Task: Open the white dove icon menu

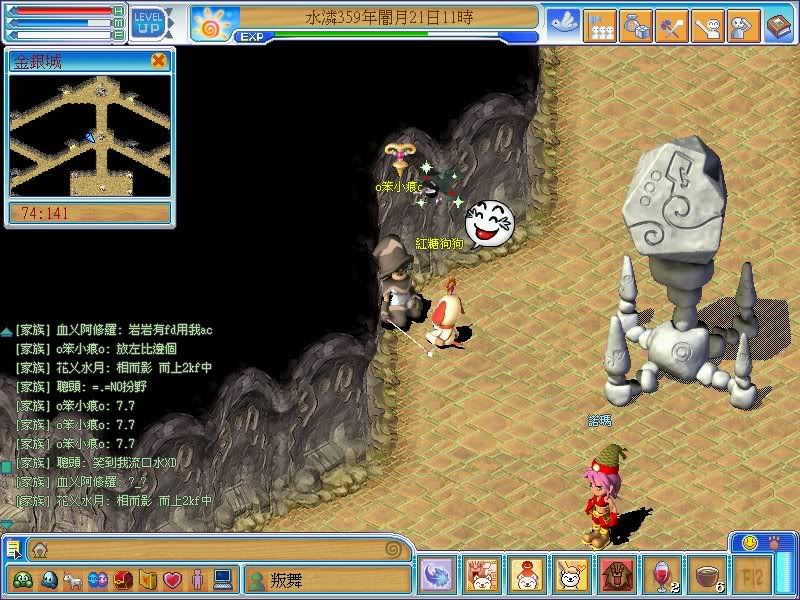Action: pyautogui.click(x=563, y=21)
